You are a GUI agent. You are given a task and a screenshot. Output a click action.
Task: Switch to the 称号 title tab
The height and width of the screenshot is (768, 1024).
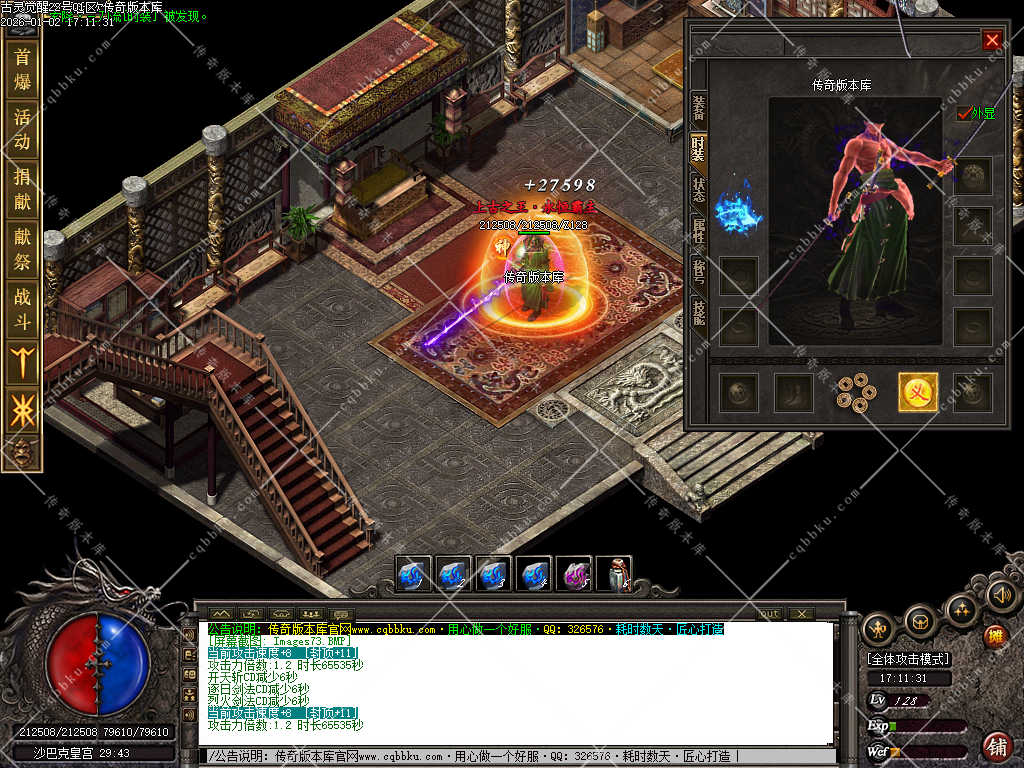click(698, 272)
